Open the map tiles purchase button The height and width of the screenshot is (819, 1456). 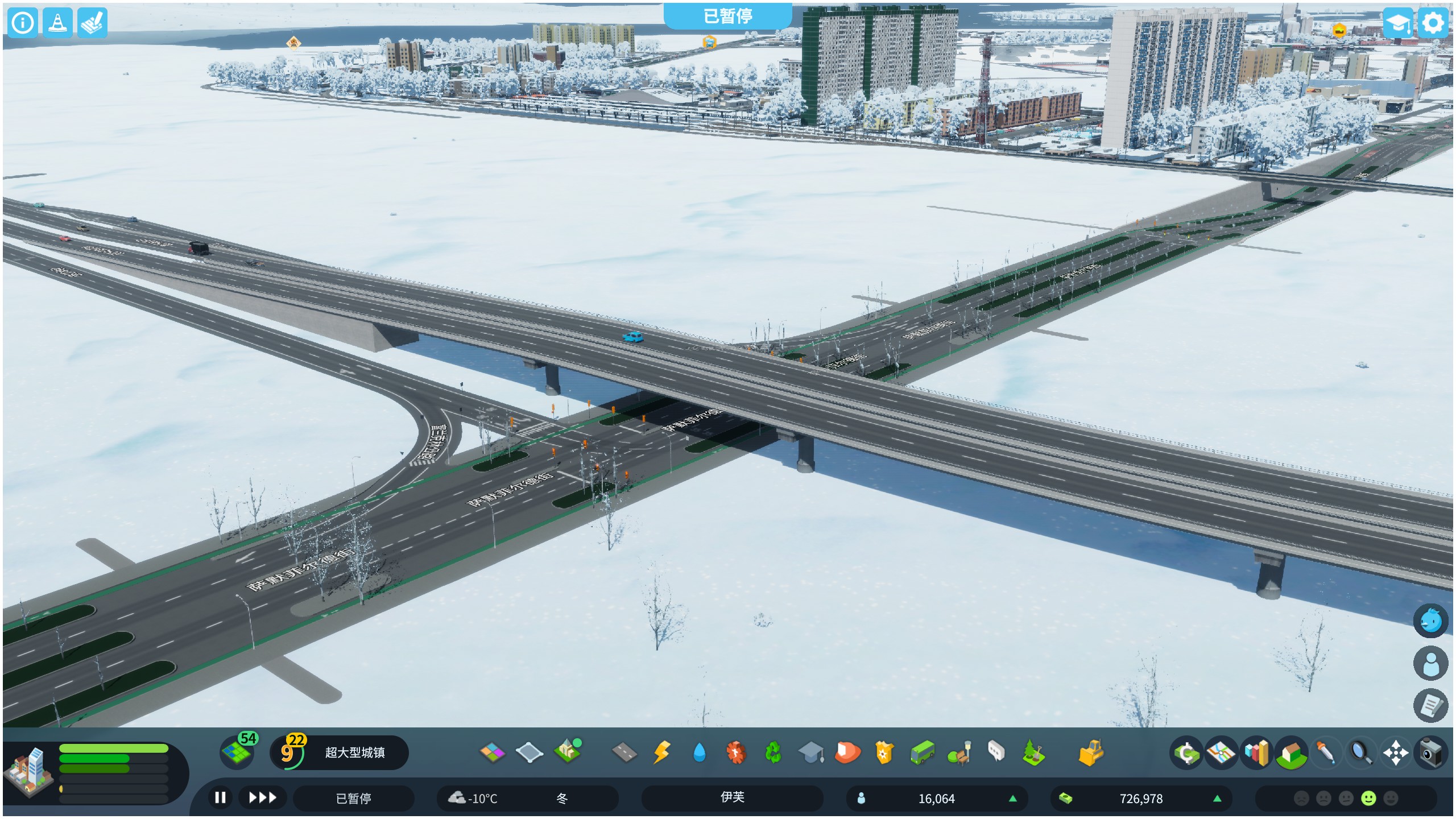[237, 752]
